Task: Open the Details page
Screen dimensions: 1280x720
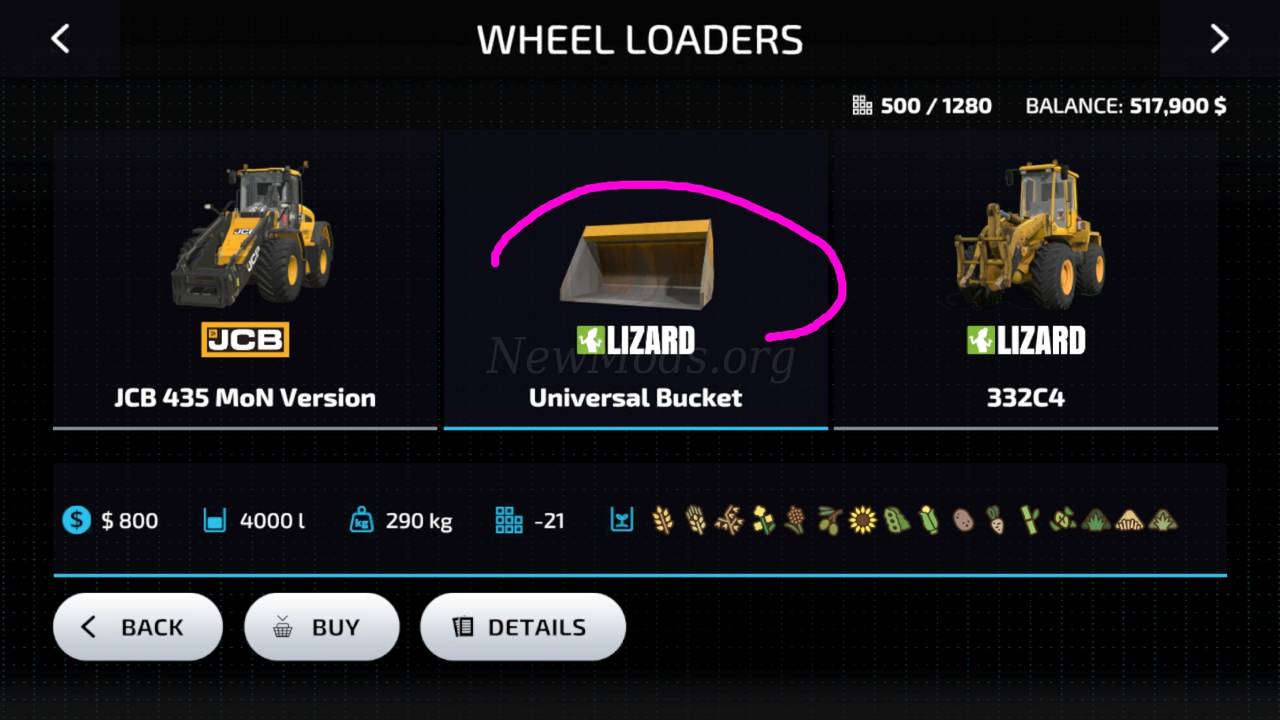Action: click(522, 627)
